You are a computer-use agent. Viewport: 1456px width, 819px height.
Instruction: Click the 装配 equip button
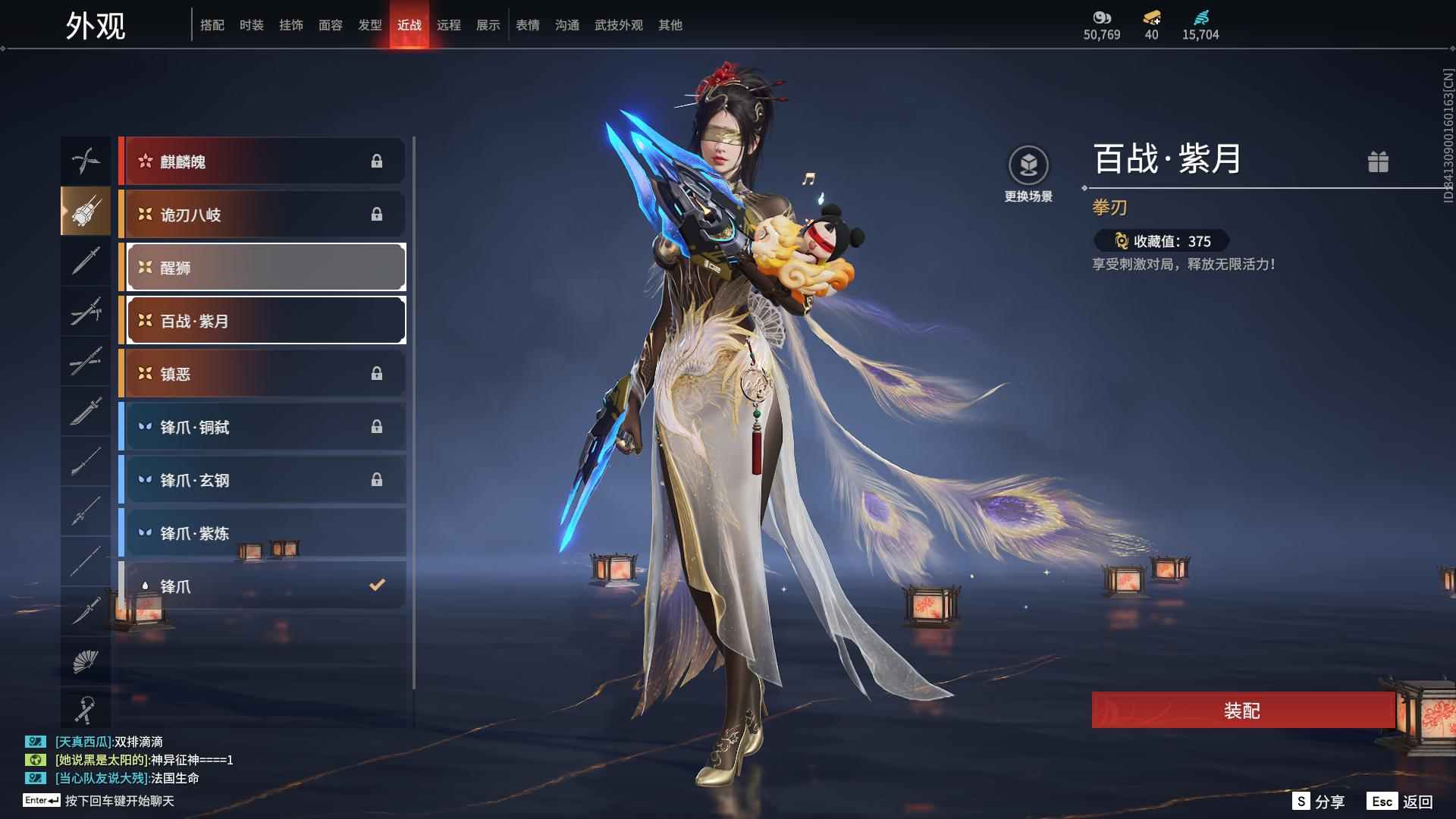tap(1241, 711)
